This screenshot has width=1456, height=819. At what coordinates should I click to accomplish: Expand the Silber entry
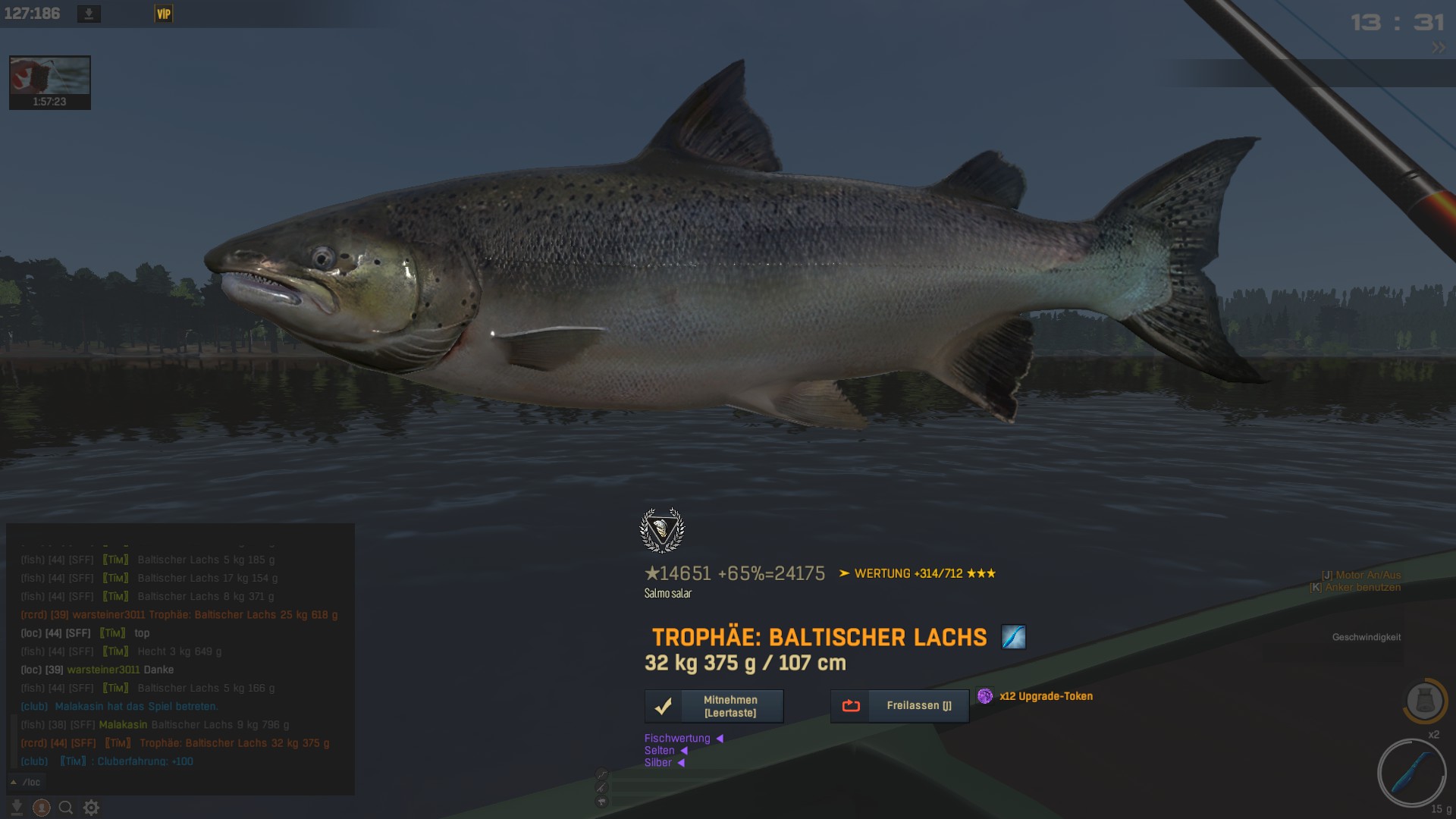664,763
